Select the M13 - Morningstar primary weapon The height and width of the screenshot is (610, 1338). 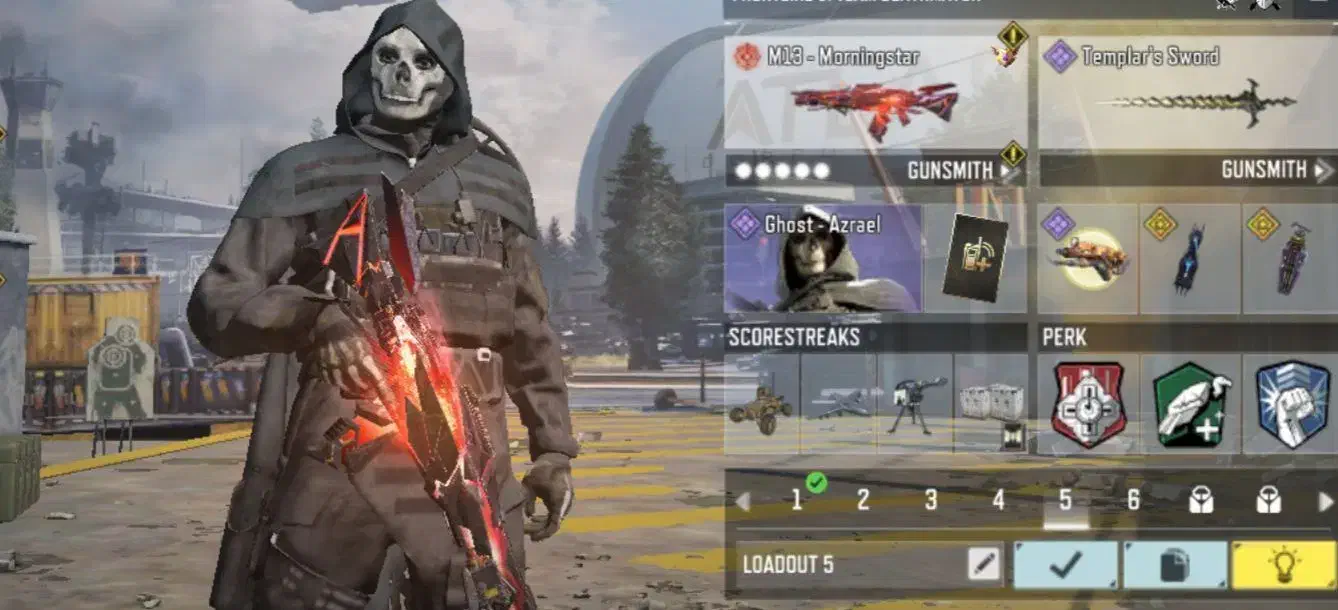pyautogui.click(x=875, y=97)
